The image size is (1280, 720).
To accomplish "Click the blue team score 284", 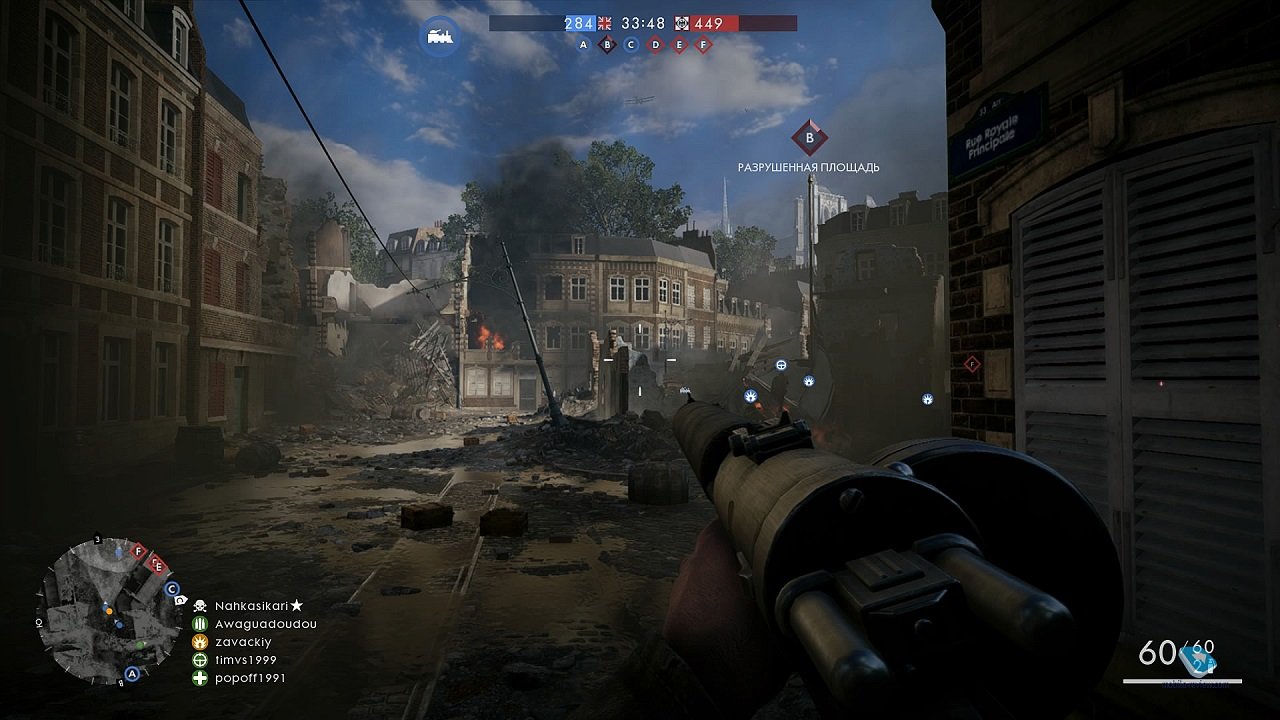I will 579,23.
